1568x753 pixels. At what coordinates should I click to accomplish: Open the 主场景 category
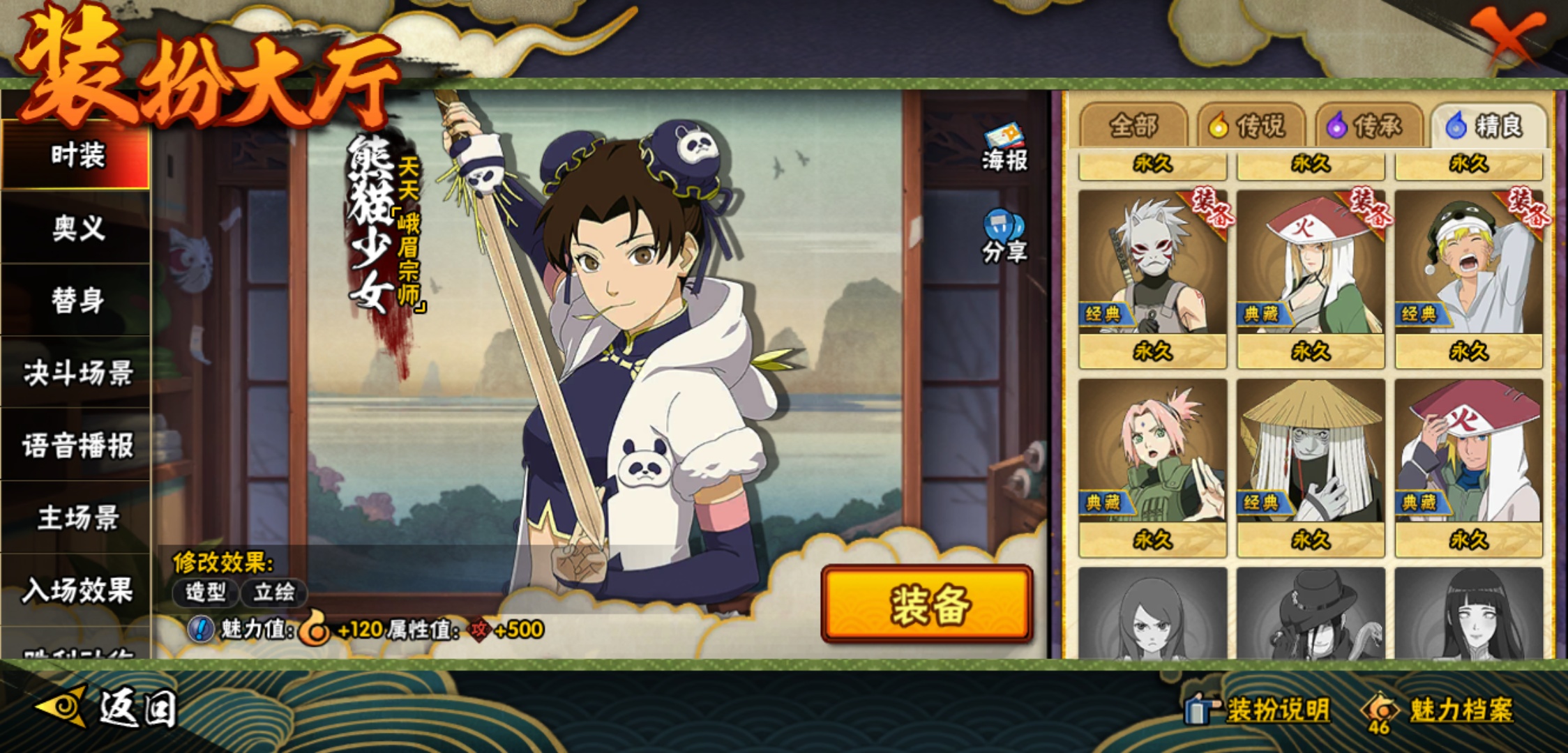[77, 518]
